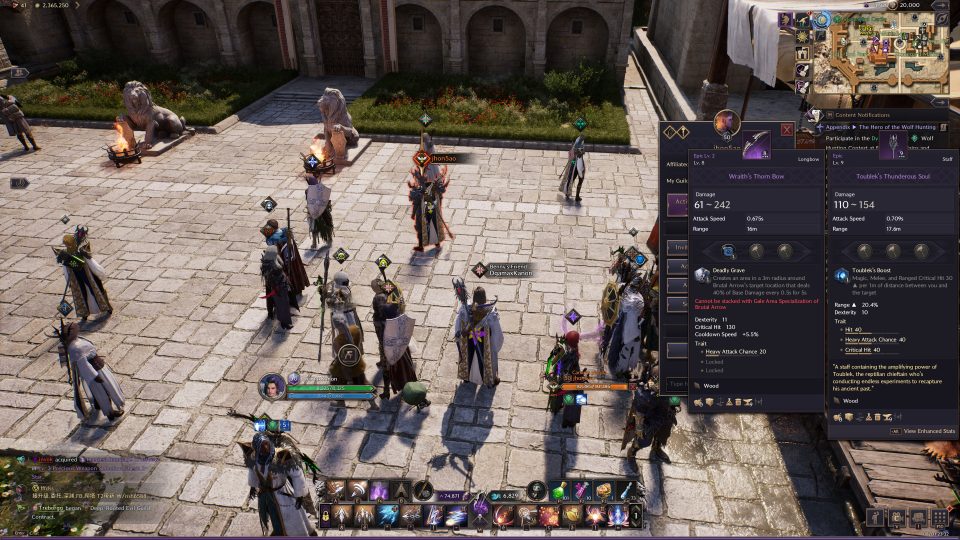This screenshot has height=540, width=960.
Task: Use the pink potion quick slot
Action: 581,490
